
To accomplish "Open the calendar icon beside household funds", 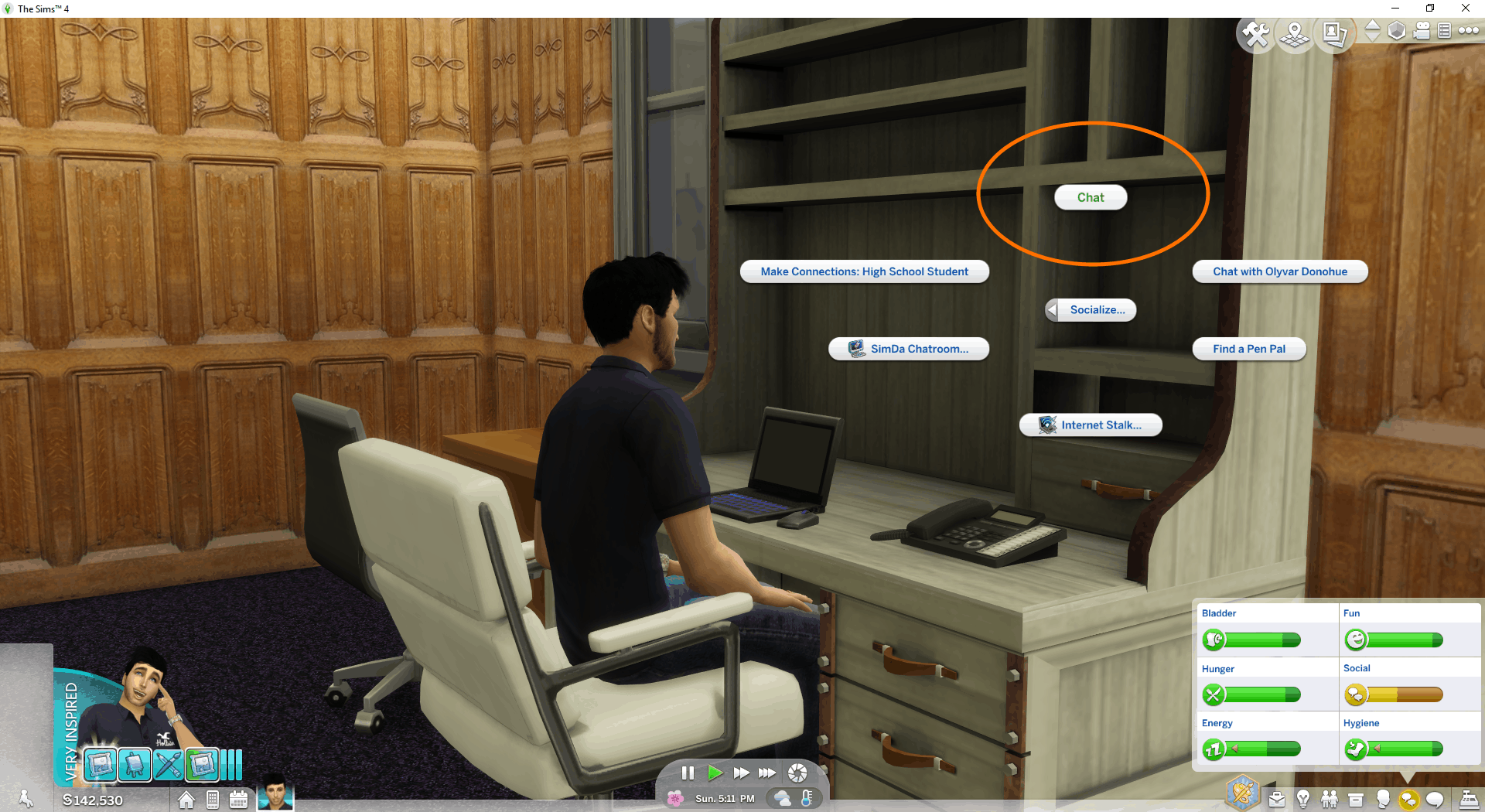I will coord(238,800).
